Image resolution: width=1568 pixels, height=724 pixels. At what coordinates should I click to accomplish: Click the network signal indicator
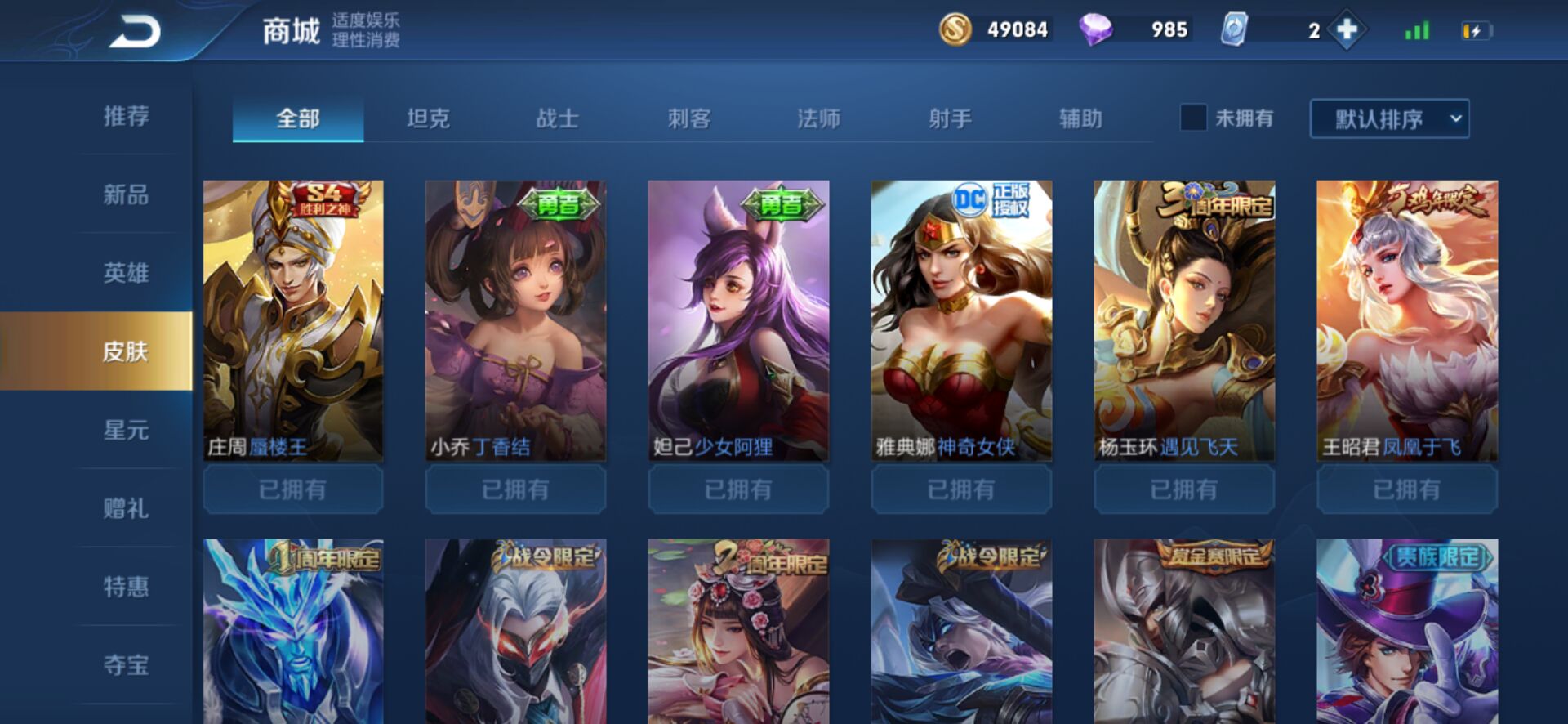pos(1417,29)
